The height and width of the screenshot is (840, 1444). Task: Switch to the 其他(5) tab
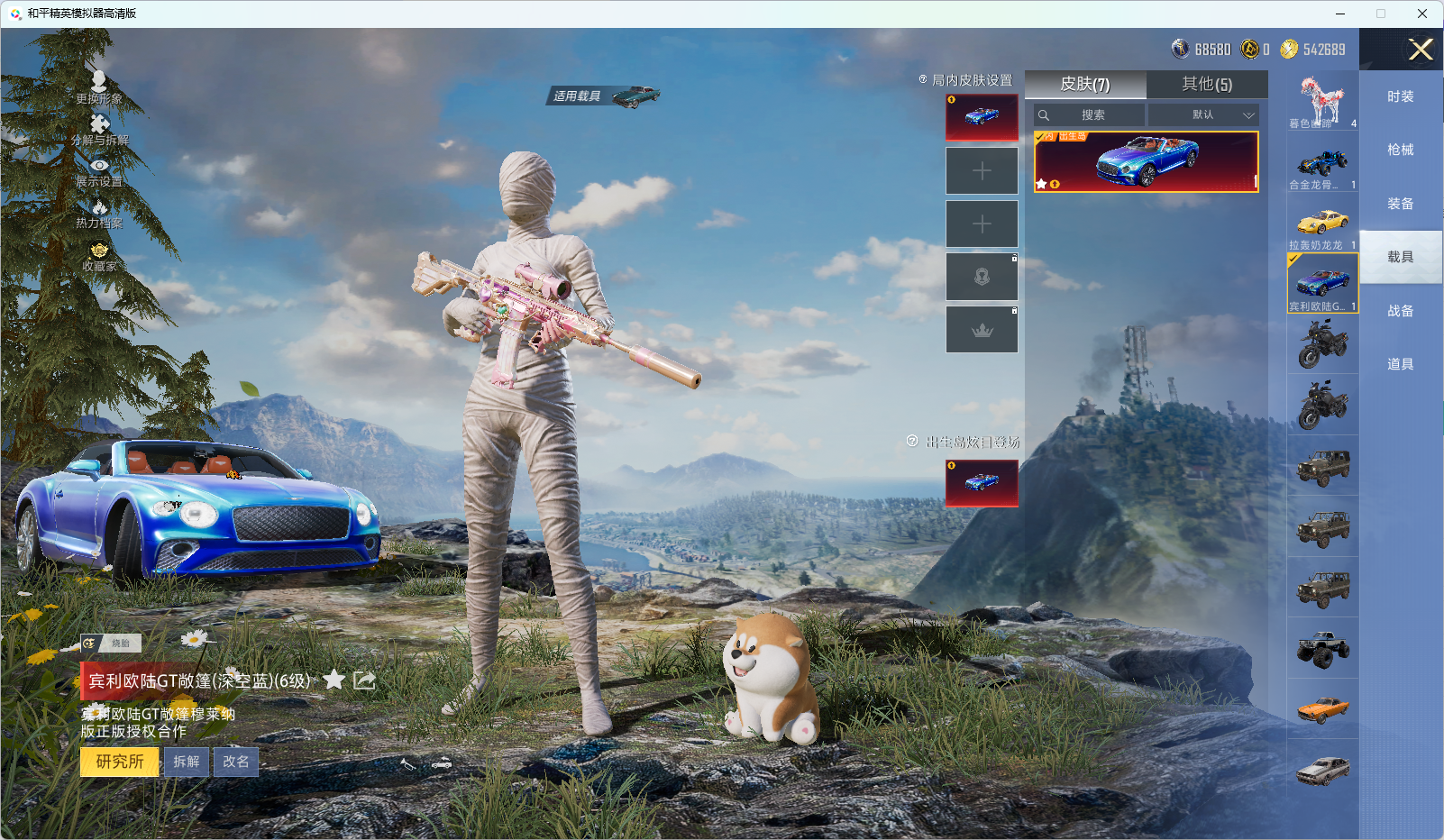point(1207,84)
